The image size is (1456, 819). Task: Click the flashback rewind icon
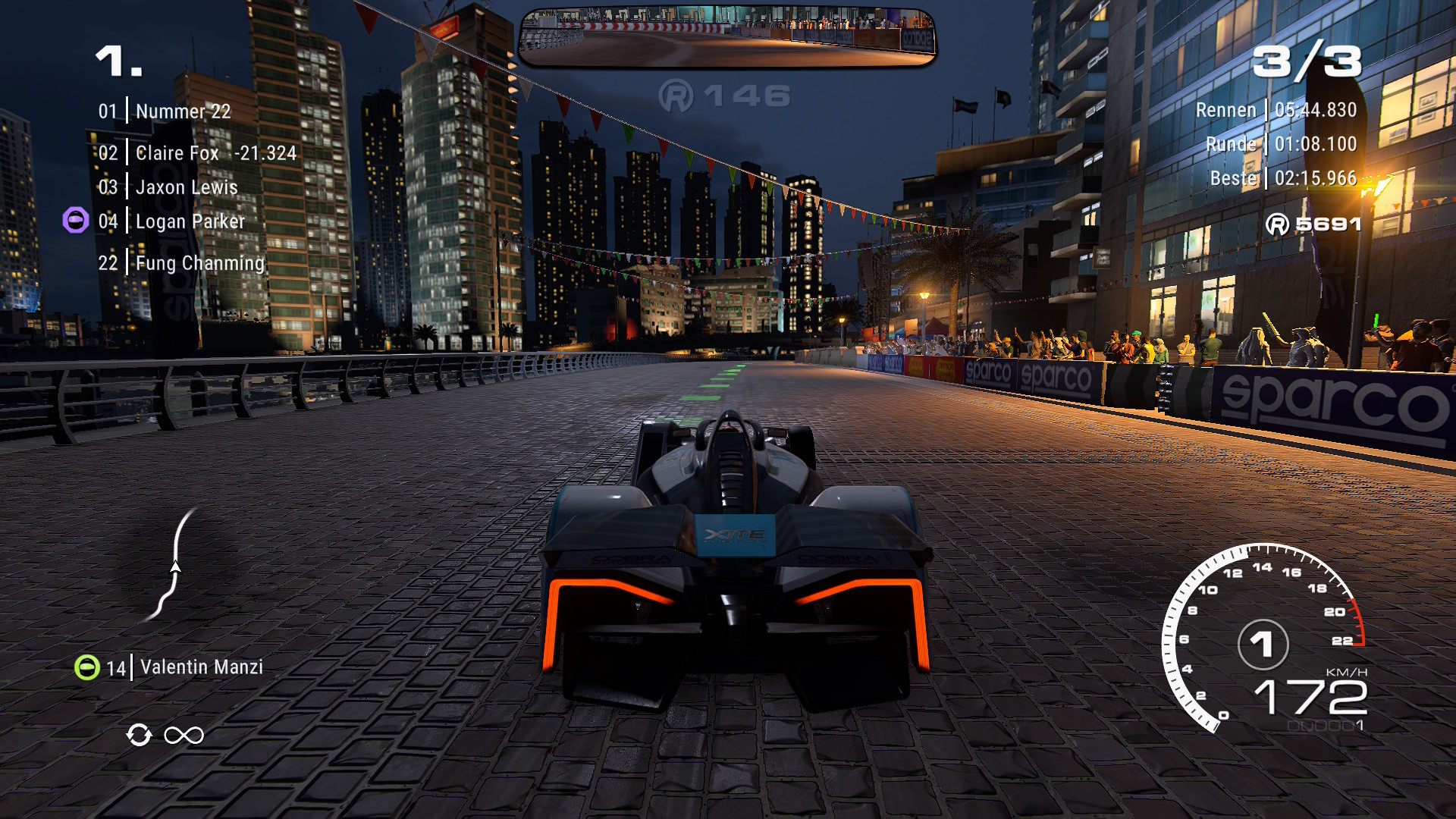[x=140, y=735]
